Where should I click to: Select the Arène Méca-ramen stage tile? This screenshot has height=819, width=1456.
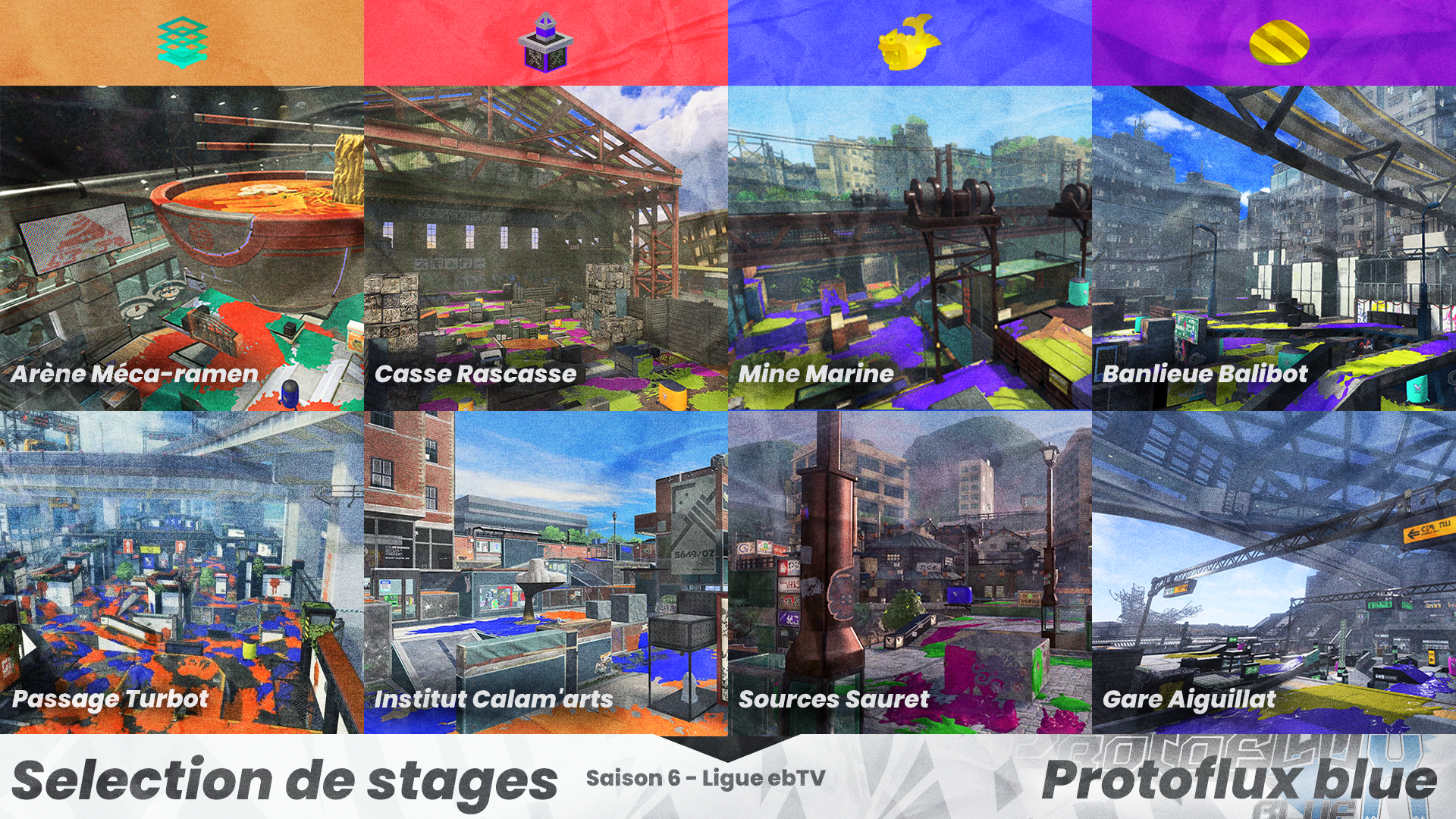click(x=182, y=248)
